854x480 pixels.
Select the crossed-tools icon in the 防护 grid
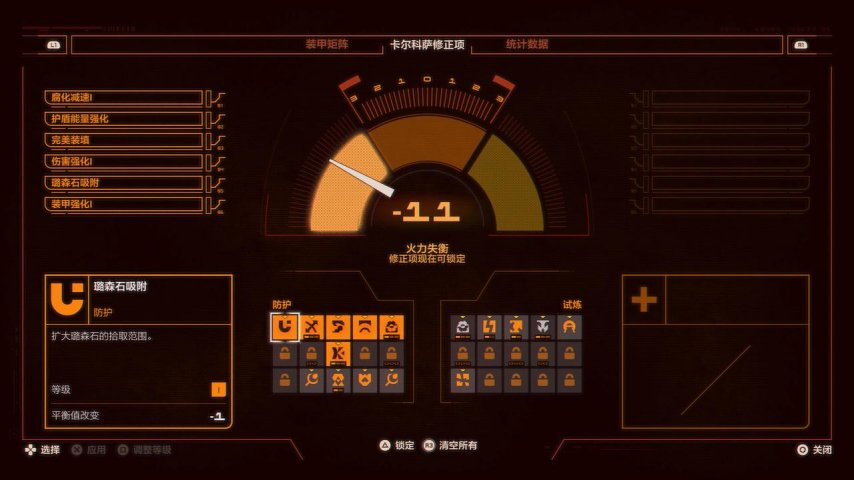tap(312, 327)
